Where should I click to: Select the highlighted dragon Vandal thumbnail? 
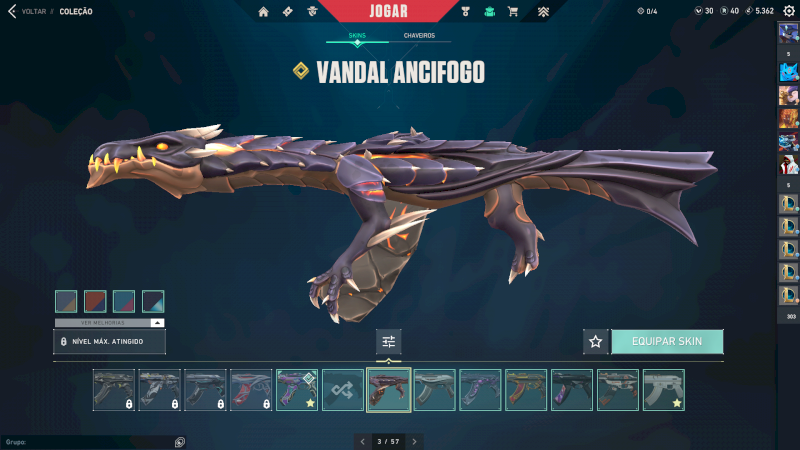(389, 390)
